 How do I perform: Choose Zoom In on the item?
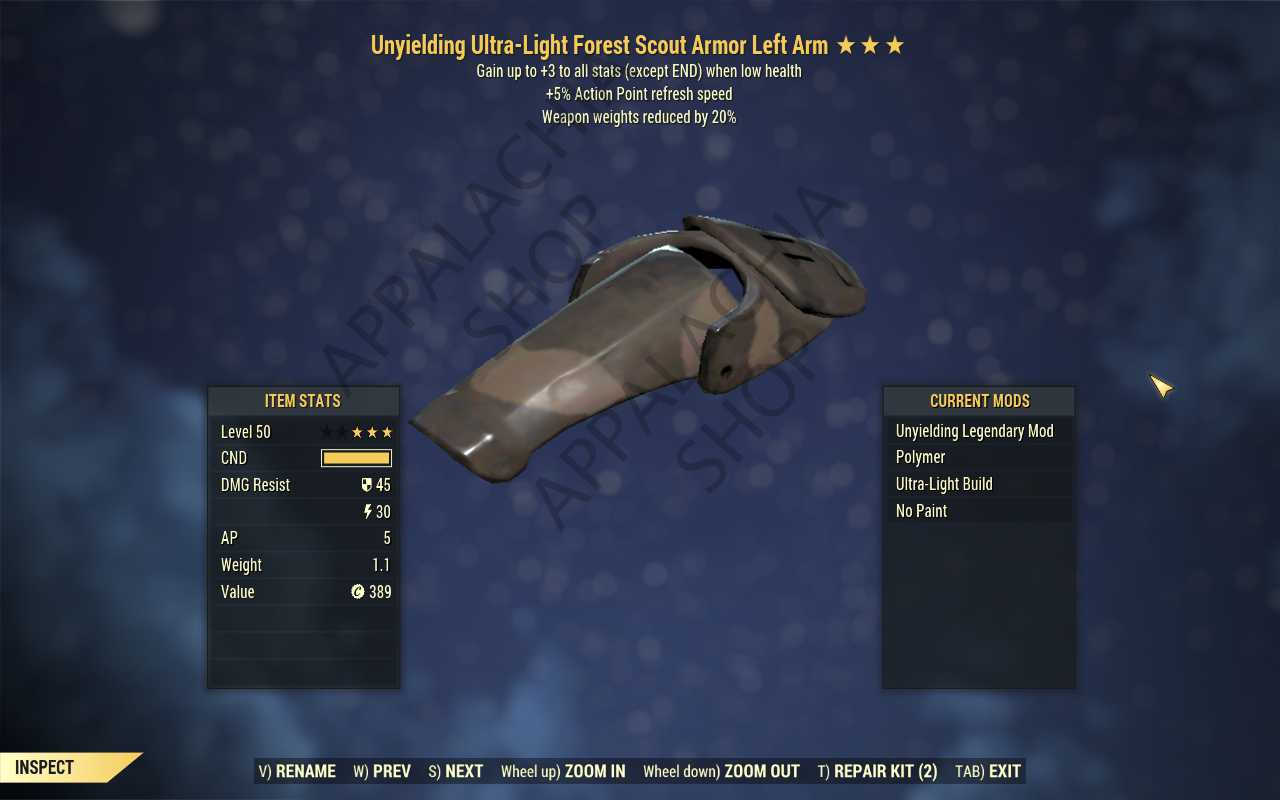coord(563,771)
